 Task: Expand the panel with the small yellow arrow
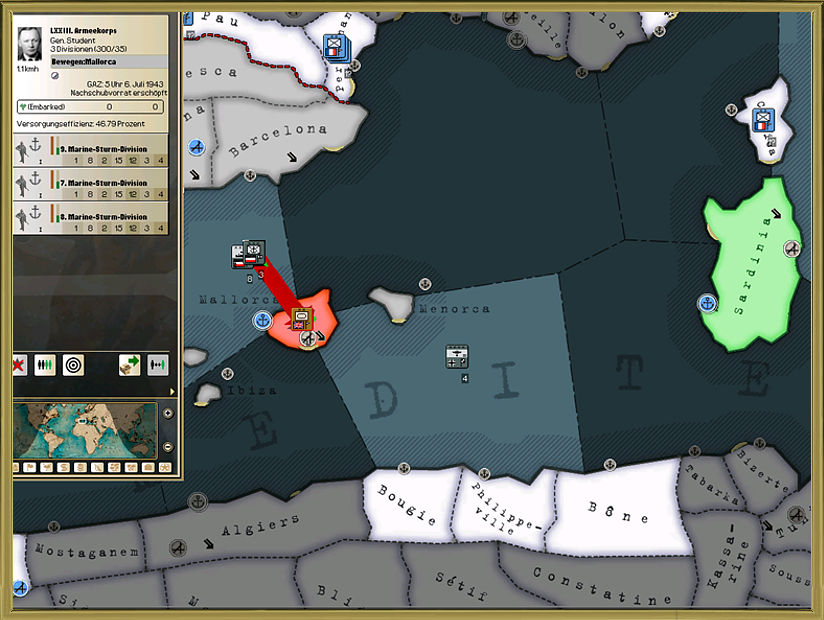pyautogui.click(x=171, y=391)
